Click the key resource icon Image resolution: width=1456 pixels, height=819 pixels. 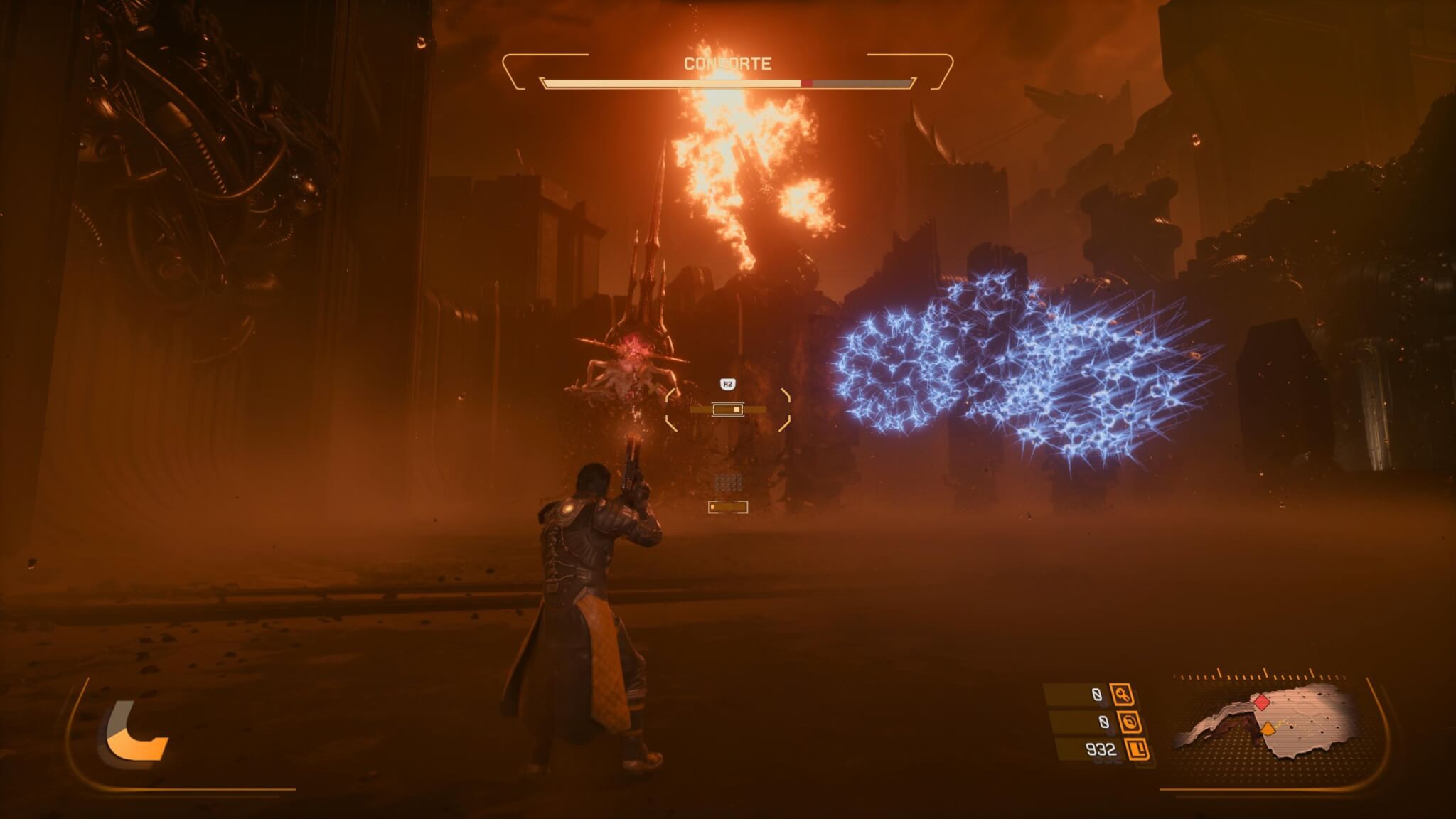coord(1123,695)
